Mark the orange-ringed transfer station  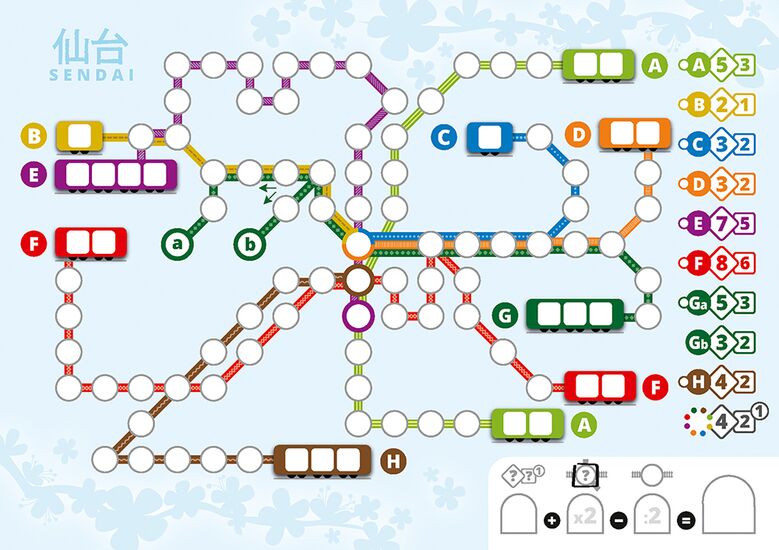(358, 243)
